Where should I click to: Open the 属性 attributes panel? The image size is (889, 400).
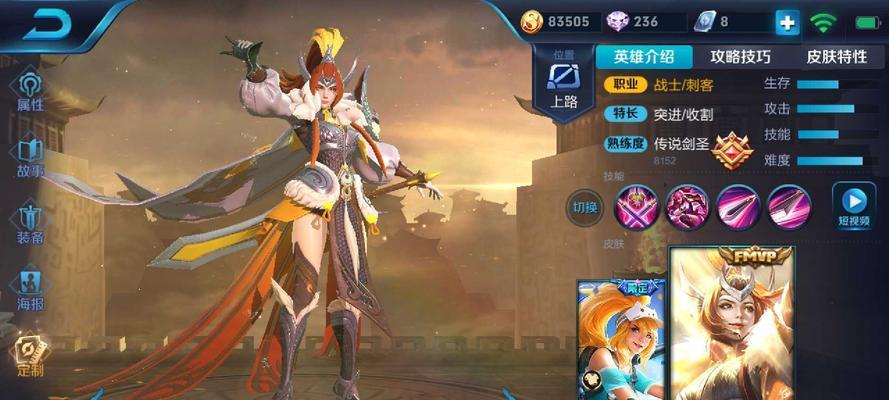[30, 88]
